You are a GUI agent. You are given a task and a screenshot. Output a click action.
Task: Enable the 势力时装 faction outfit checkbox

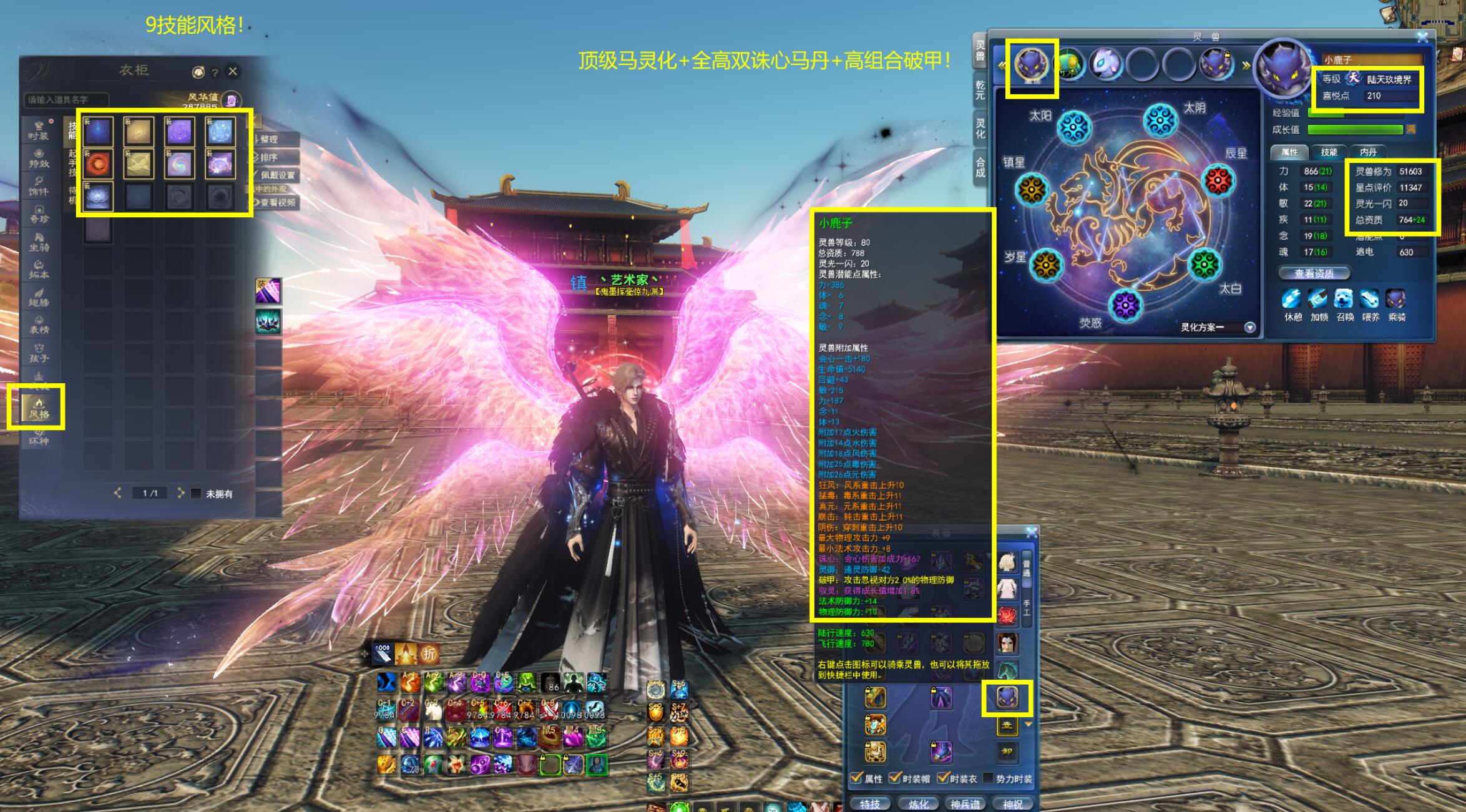point(988,778)
